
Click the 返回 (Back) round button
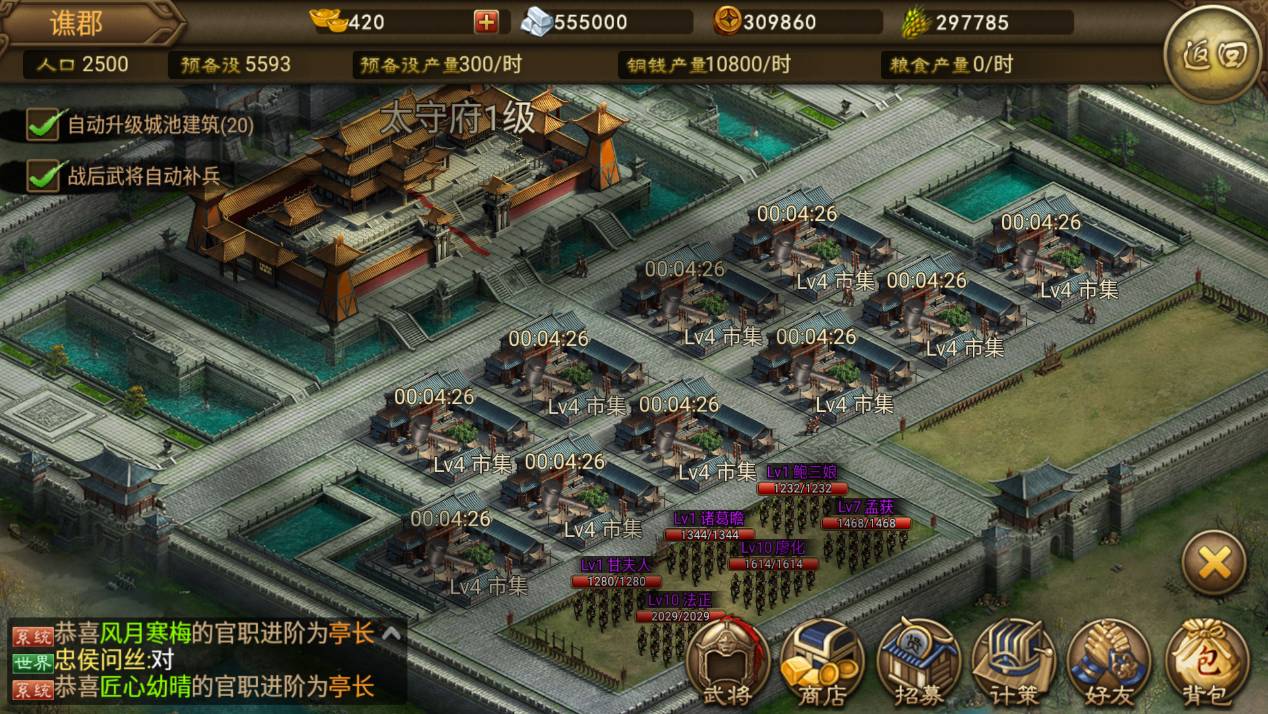(1213, 54)
